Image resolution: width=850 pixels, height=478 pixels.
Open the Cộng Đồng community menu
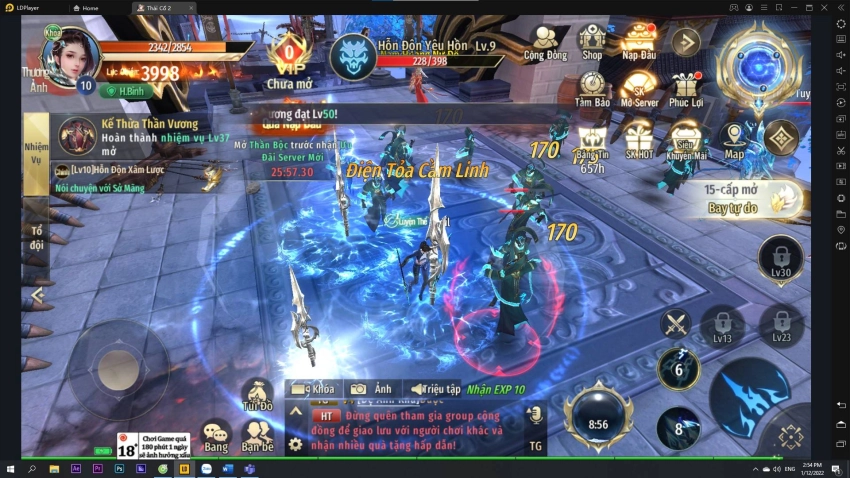click(x=544, y=43)
